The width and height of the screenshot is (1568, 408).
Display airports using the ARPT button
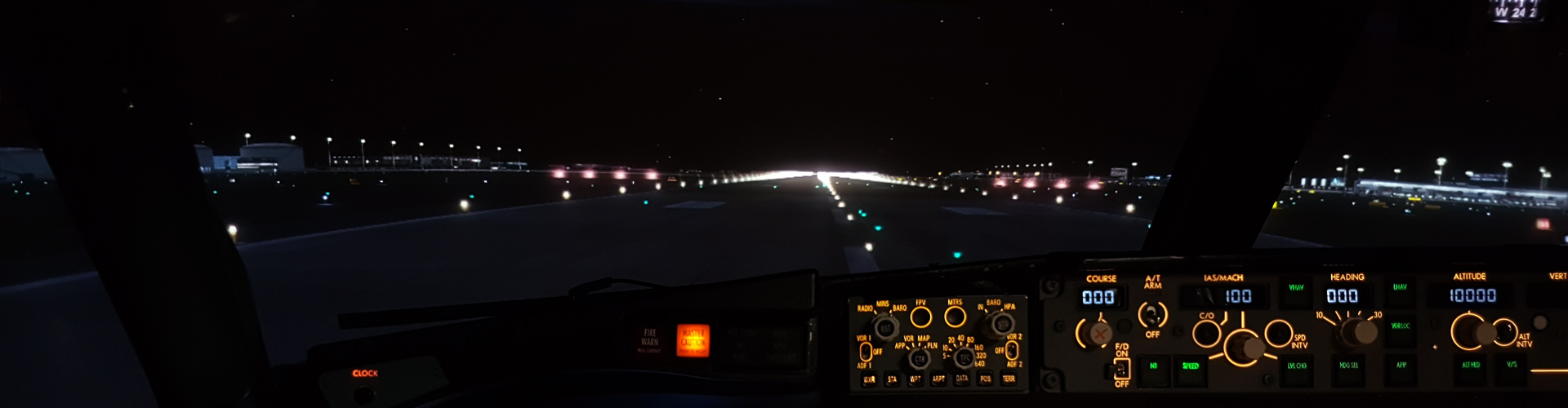938,379
